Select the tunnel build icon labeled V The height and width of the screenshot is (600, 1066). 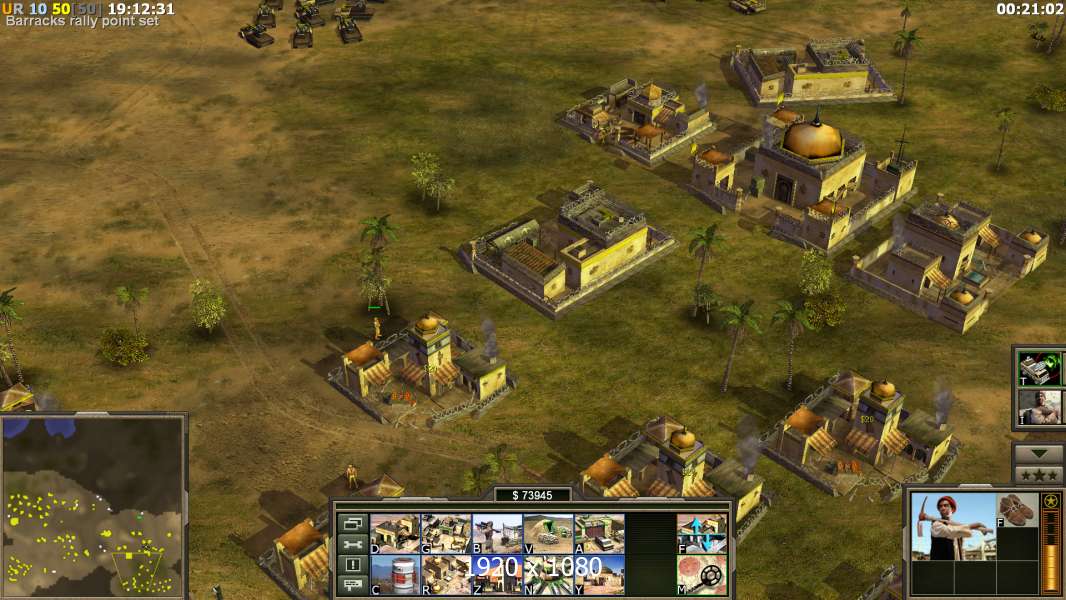[x=548, y=533]
